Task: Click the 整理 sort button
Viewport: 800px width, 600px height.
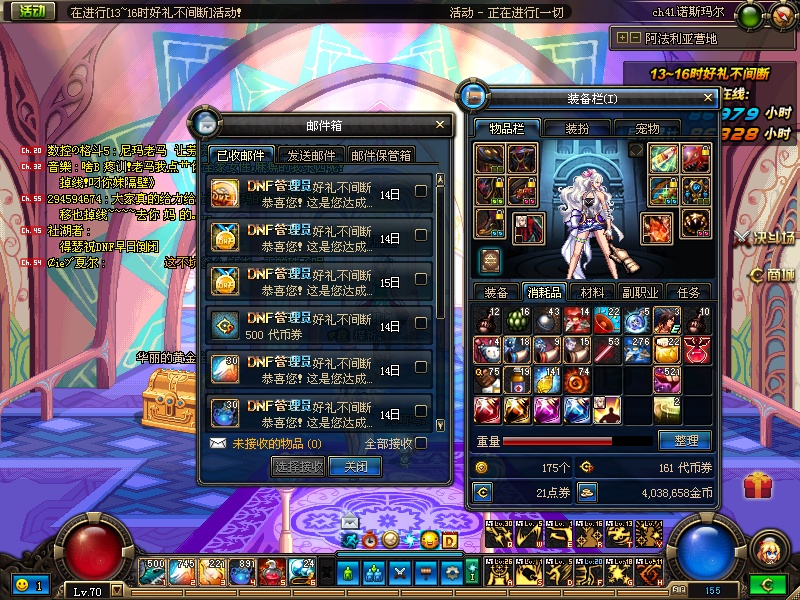Action: click(x=685, y=440)
